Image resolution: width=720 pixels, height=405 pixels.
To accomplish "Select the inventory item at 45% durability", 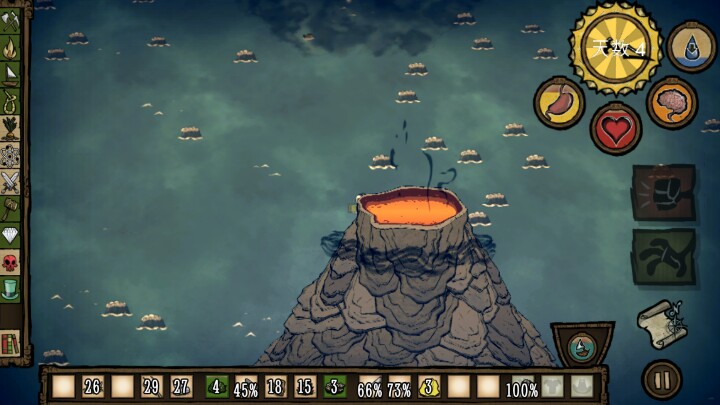I will [x=245, y=387].
